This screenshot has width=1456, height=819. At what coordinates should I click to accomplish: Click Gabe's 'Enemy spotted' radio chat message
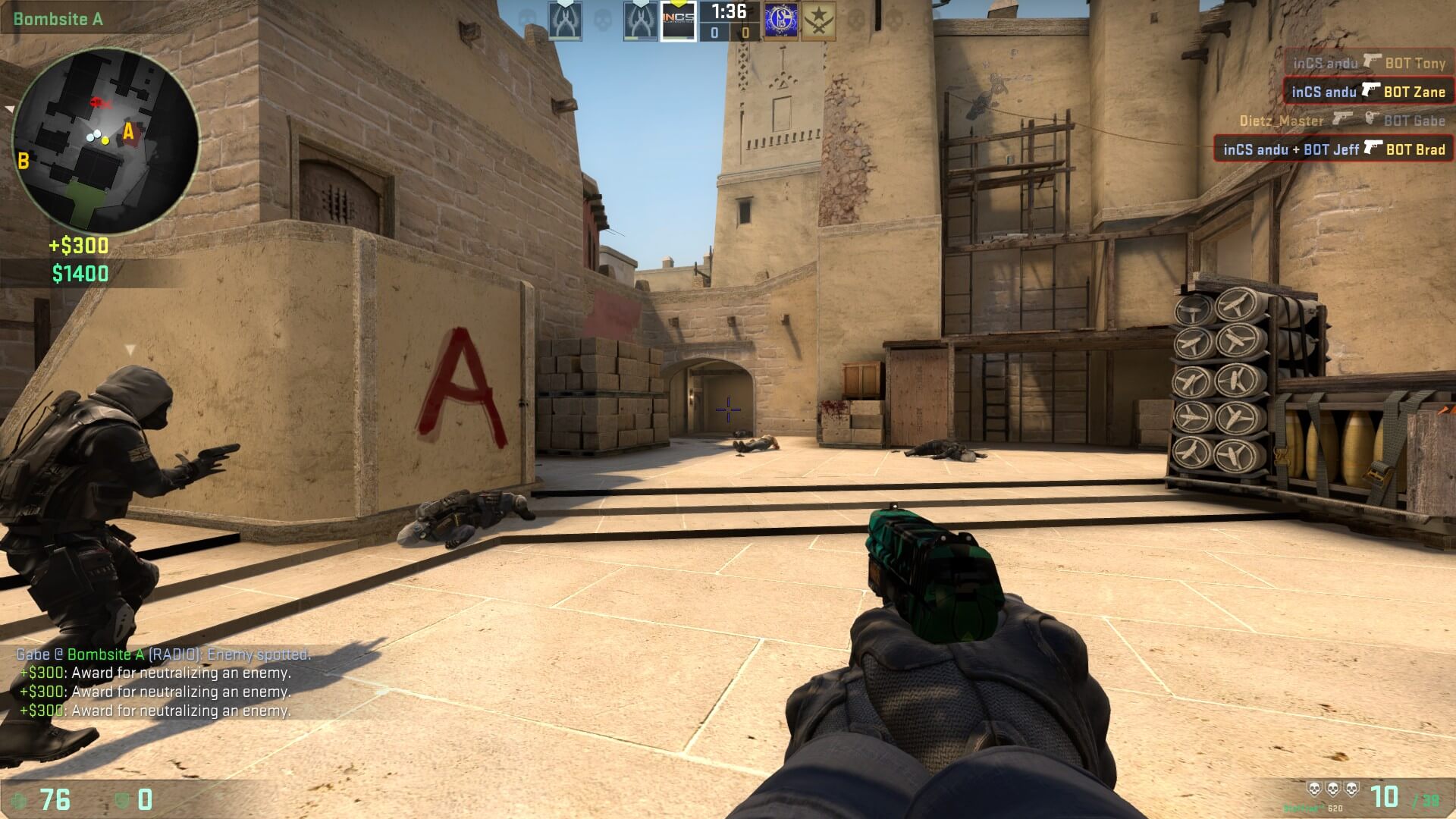164,654
